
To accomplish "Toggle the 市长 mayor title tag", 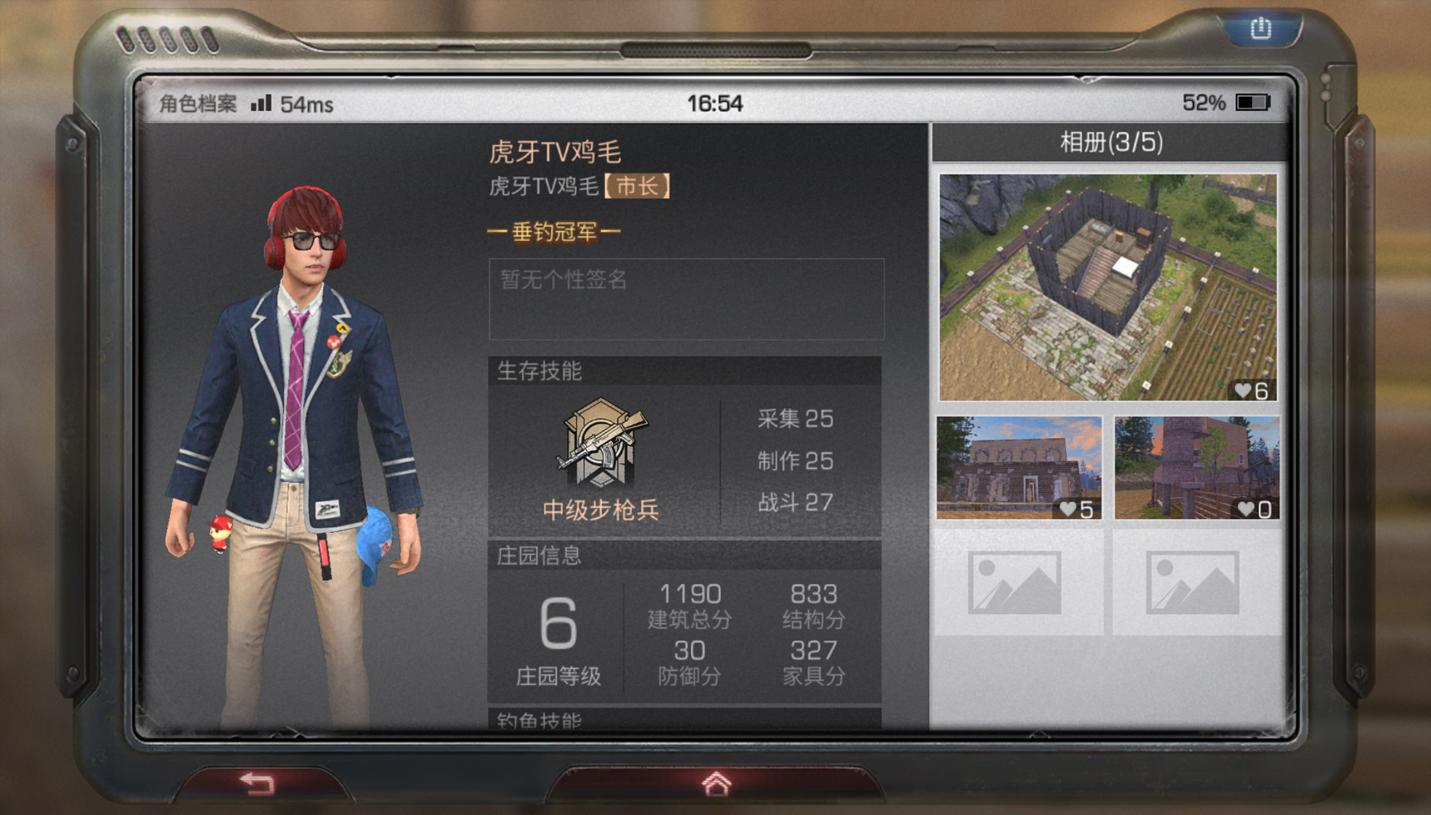I will pyautogui.click(x=640, y=185).
